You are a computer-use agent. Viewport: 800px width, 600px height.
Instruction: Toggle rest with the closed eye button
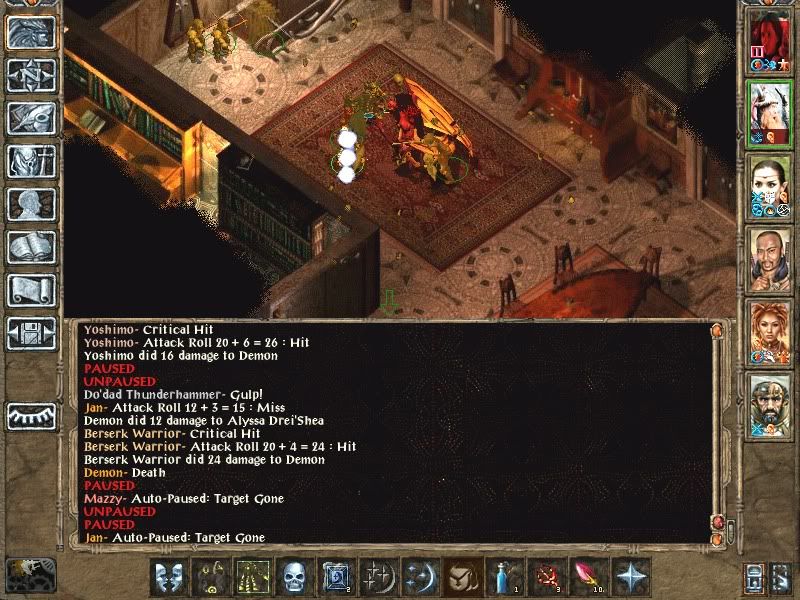coord(31,416)
